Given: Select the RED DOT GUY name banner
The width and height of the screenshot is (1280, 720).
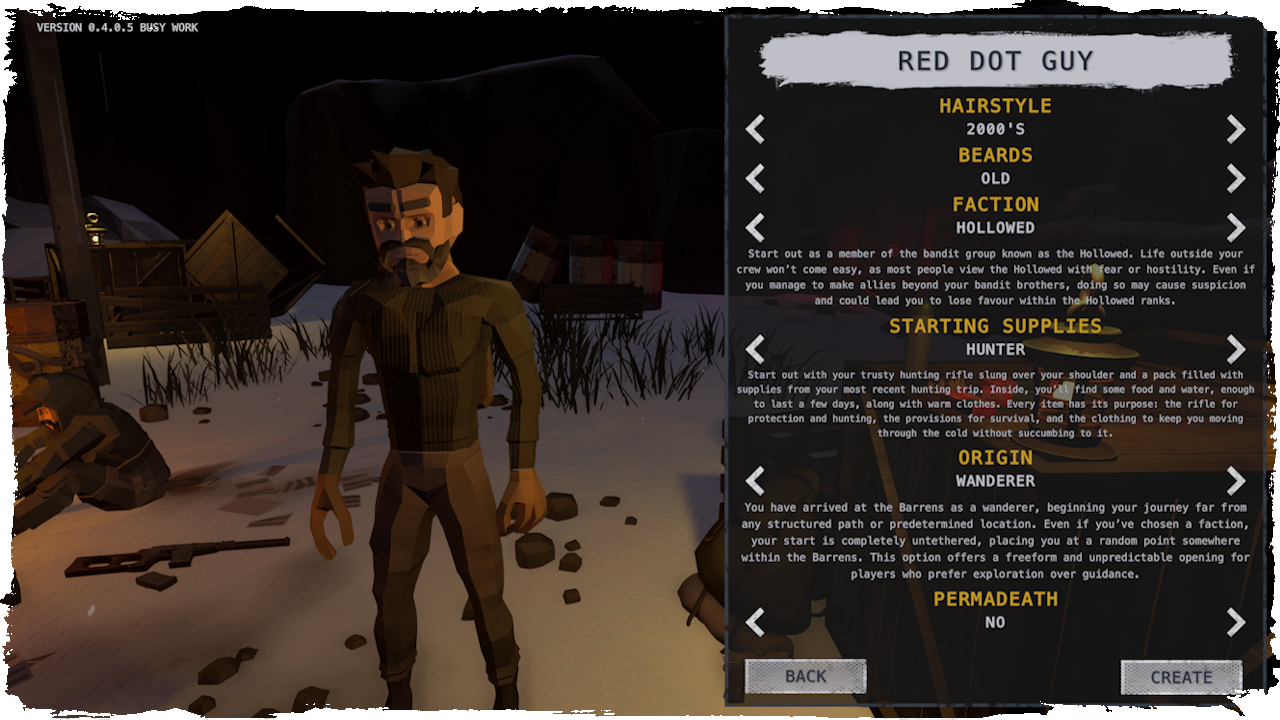Looking at the screenshot, I should [997, 60].
